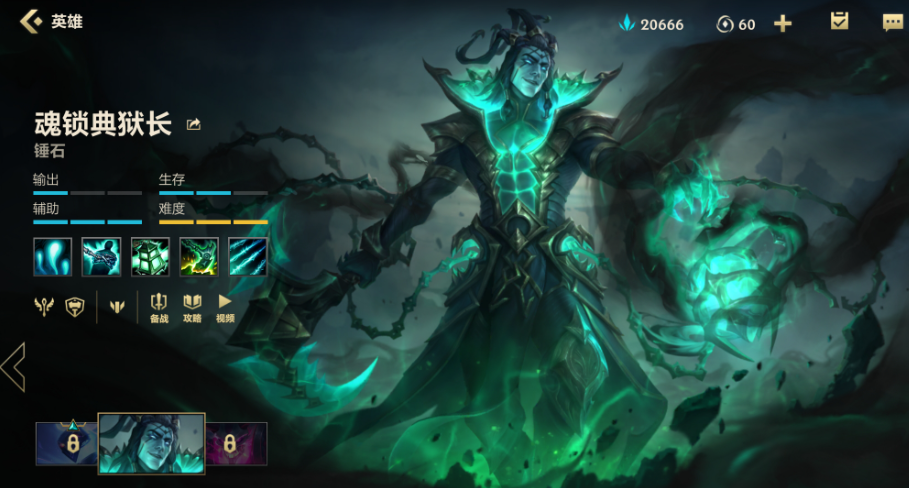The height and width of the screenshot is (488, 909).
Task: Select the default Thresh skin thumbnail
Action: click(151, 443)
